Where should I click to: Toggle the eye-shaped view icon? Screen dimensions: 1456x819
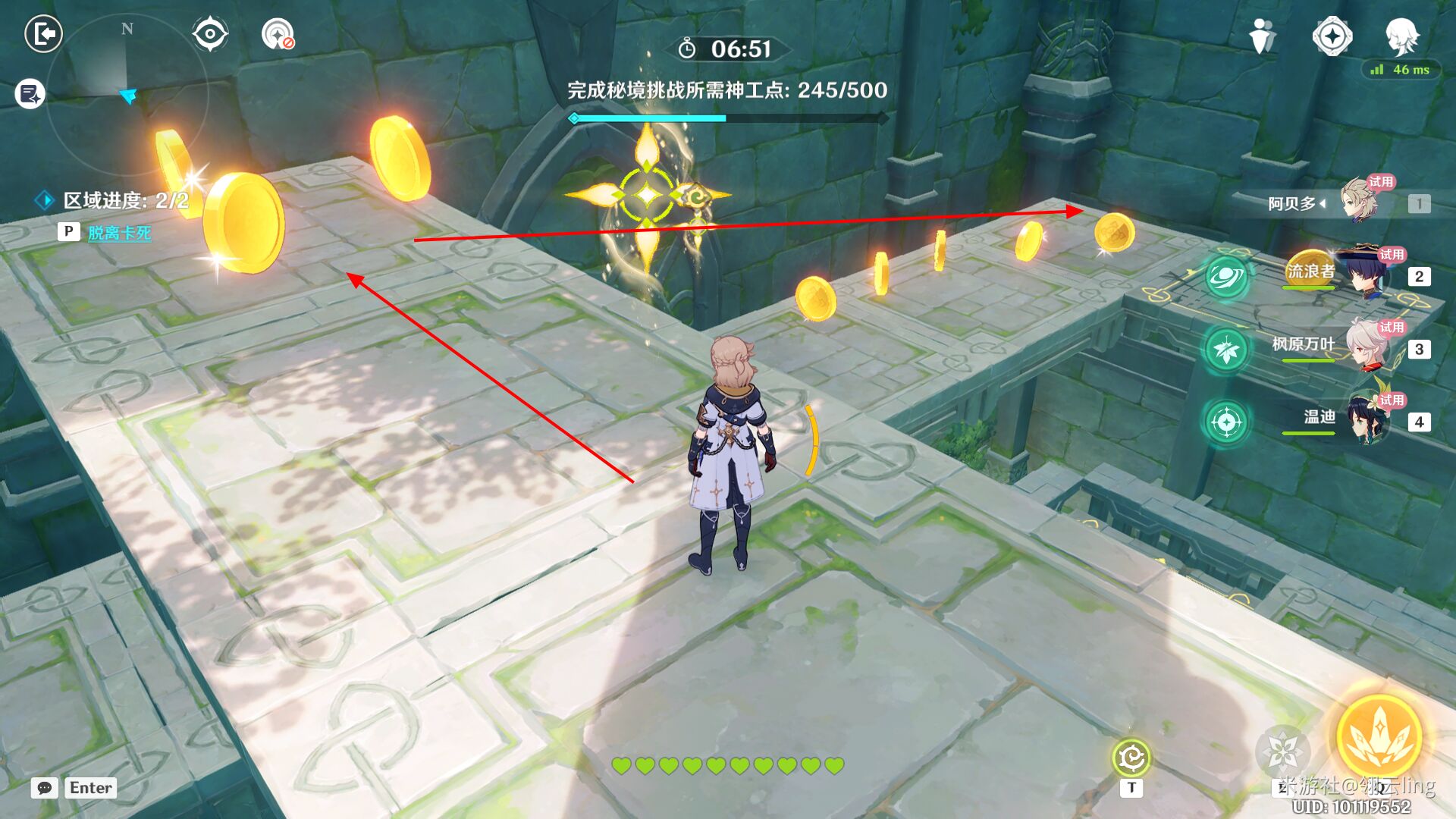click(x=210, y=34)
